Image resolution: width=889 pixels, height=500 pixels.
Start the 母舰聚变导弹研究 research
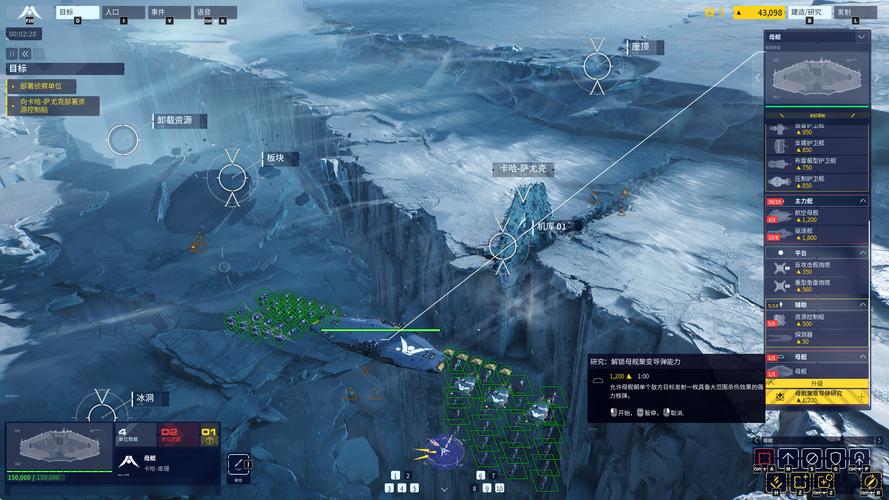816,396
